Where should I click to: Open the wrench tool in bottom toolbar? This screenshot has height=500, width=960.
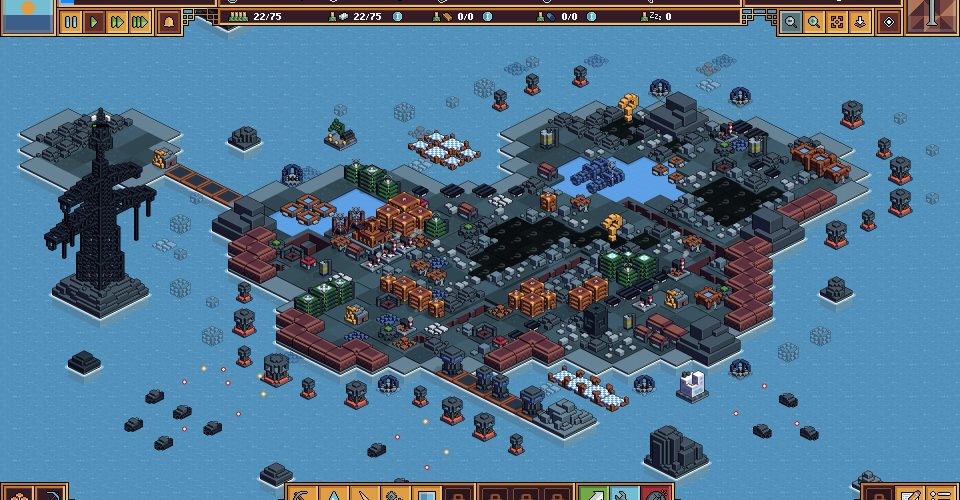(x=625, y=494)
